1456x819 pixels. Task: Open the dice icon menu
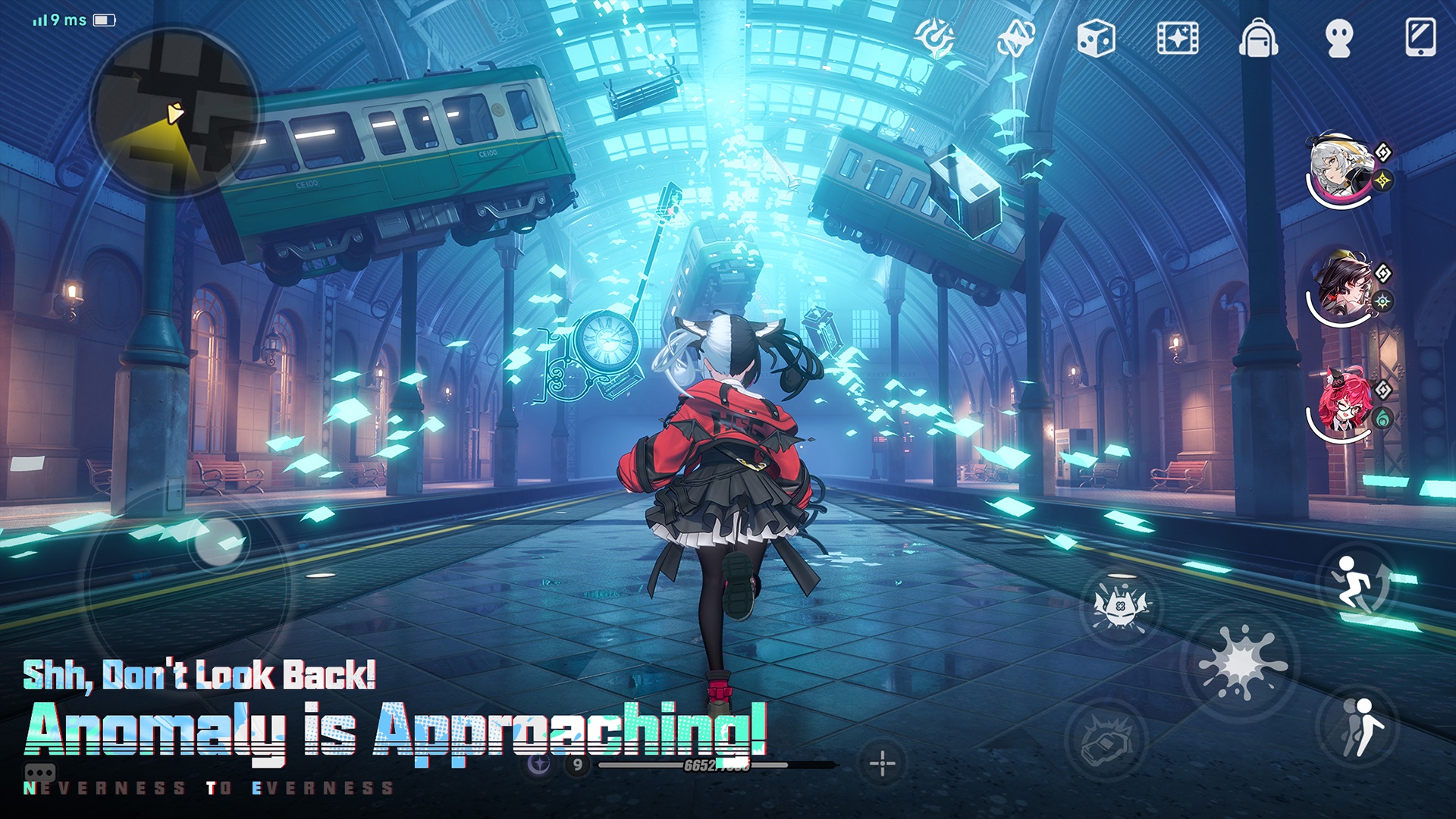click(1096, 38)
